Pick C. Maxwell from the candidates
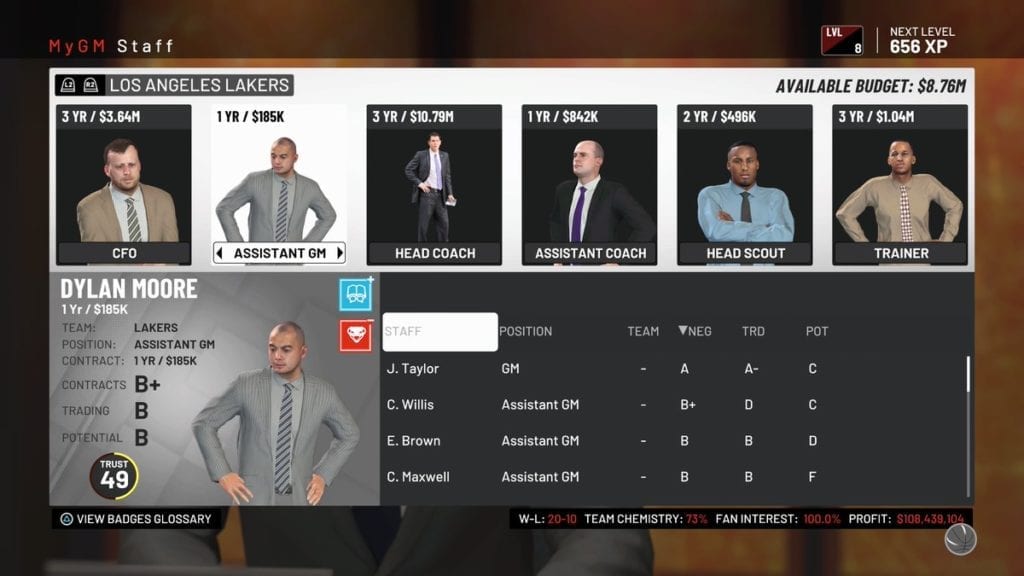Image resolution: width=1024 pixels, height=576 pixels. [418, 477]
